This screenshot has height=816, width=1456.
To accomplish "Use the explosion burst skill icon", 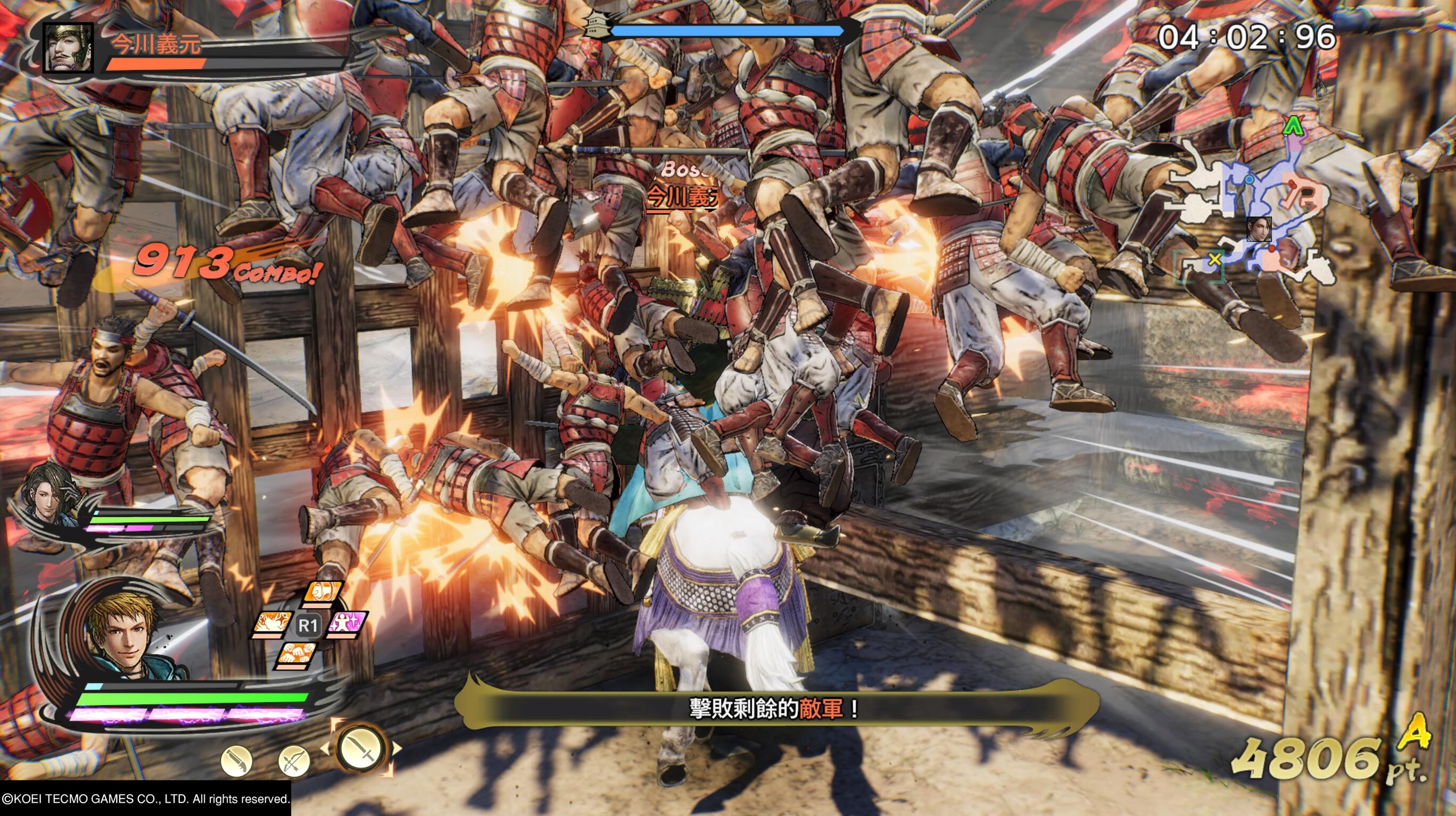I will click(x=272, y=623).
